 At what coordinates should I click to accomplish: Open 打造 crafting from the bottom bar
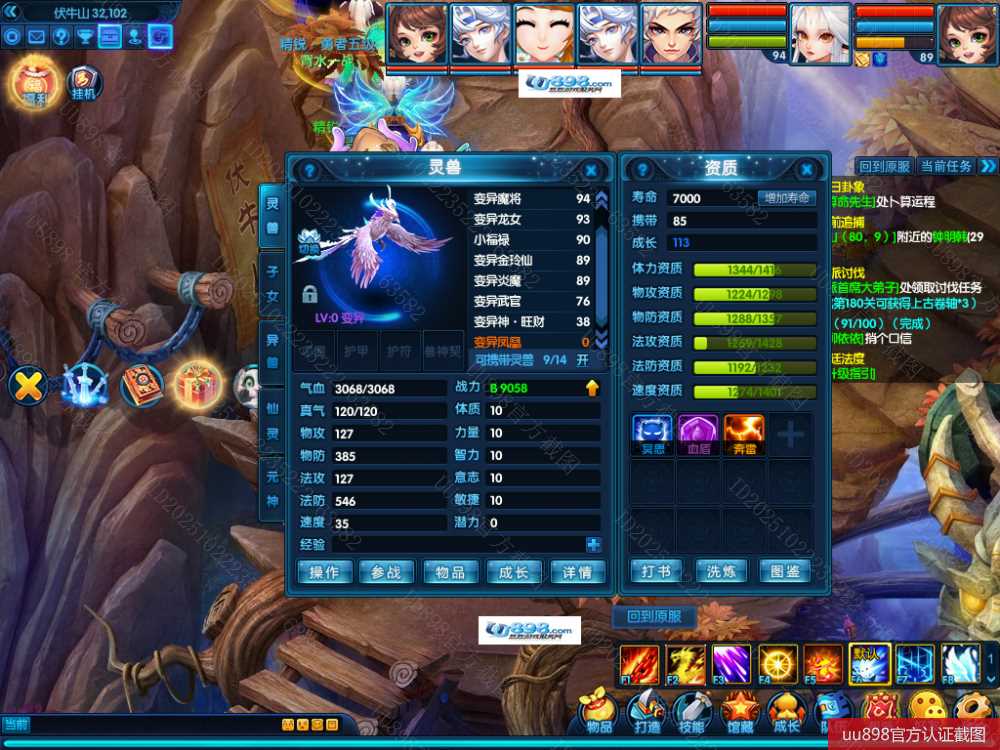pyautogui.click(x=645, y=714)
